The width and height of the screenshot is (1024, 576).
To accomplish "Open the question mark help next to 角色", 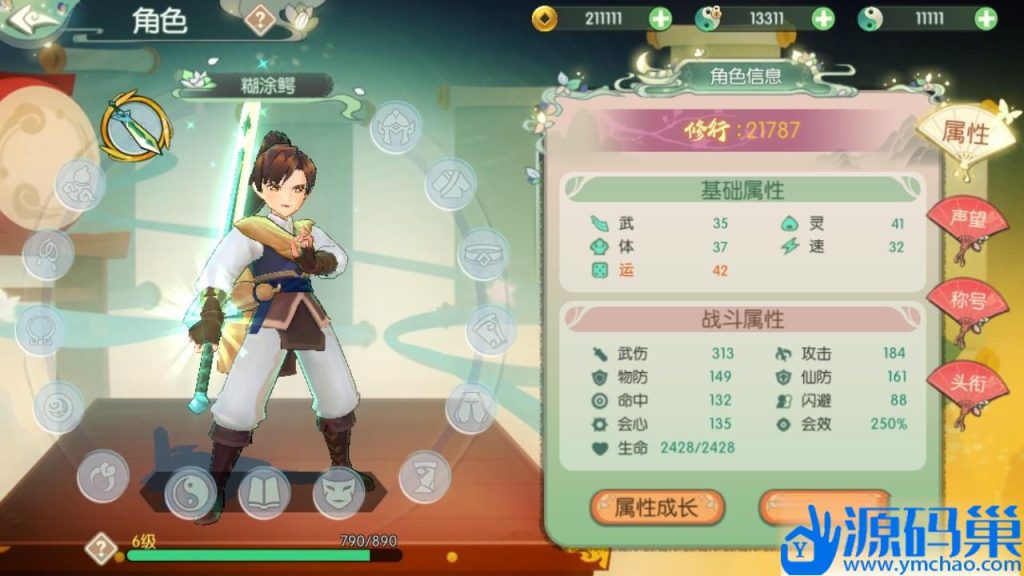I will [260, 20].
